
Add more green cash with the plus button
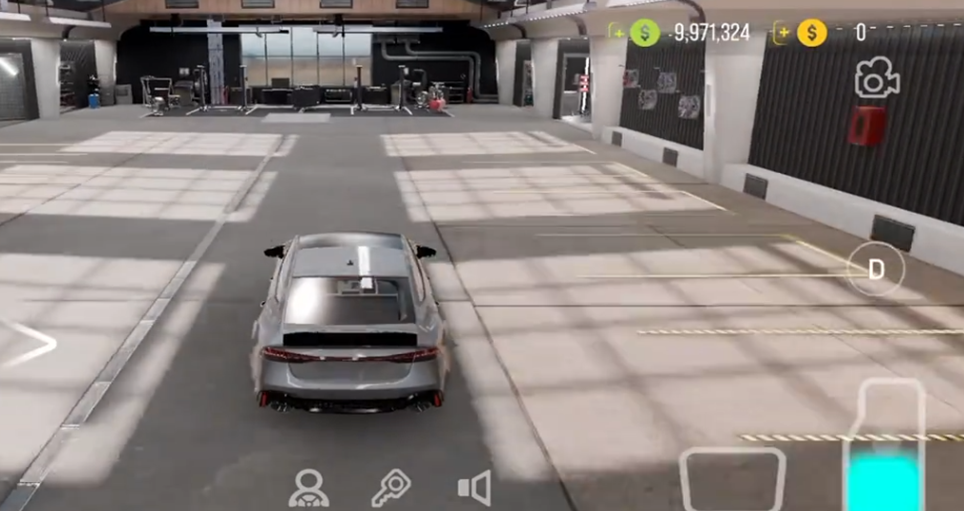pos(617,33)
